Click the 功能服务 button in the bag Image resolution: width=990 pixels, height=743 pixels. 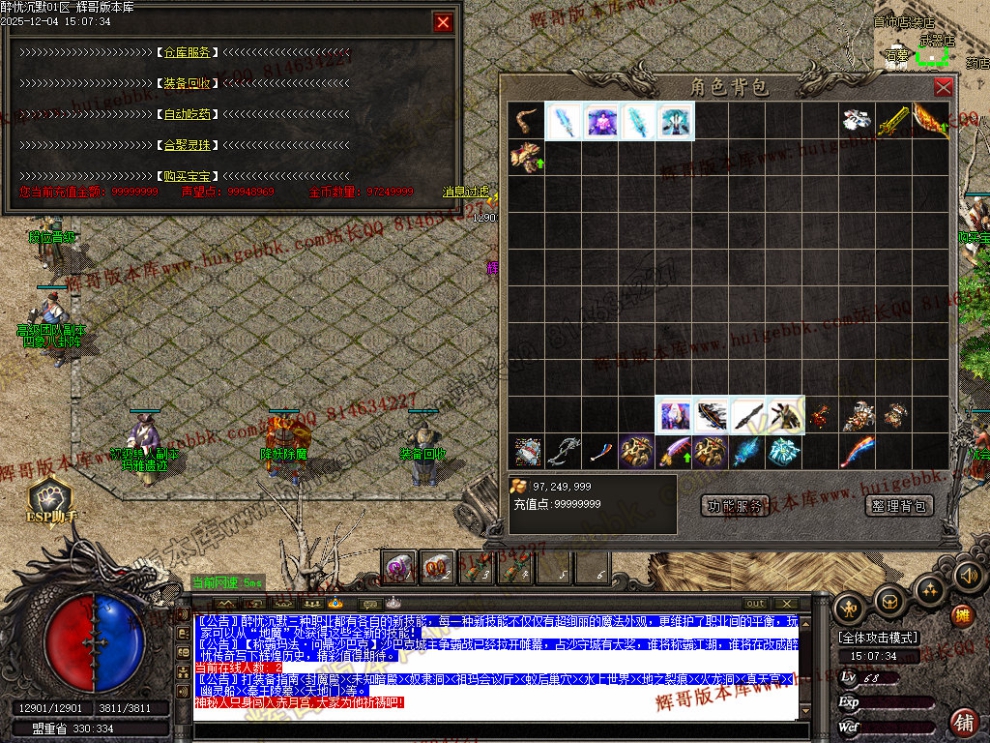735,506
